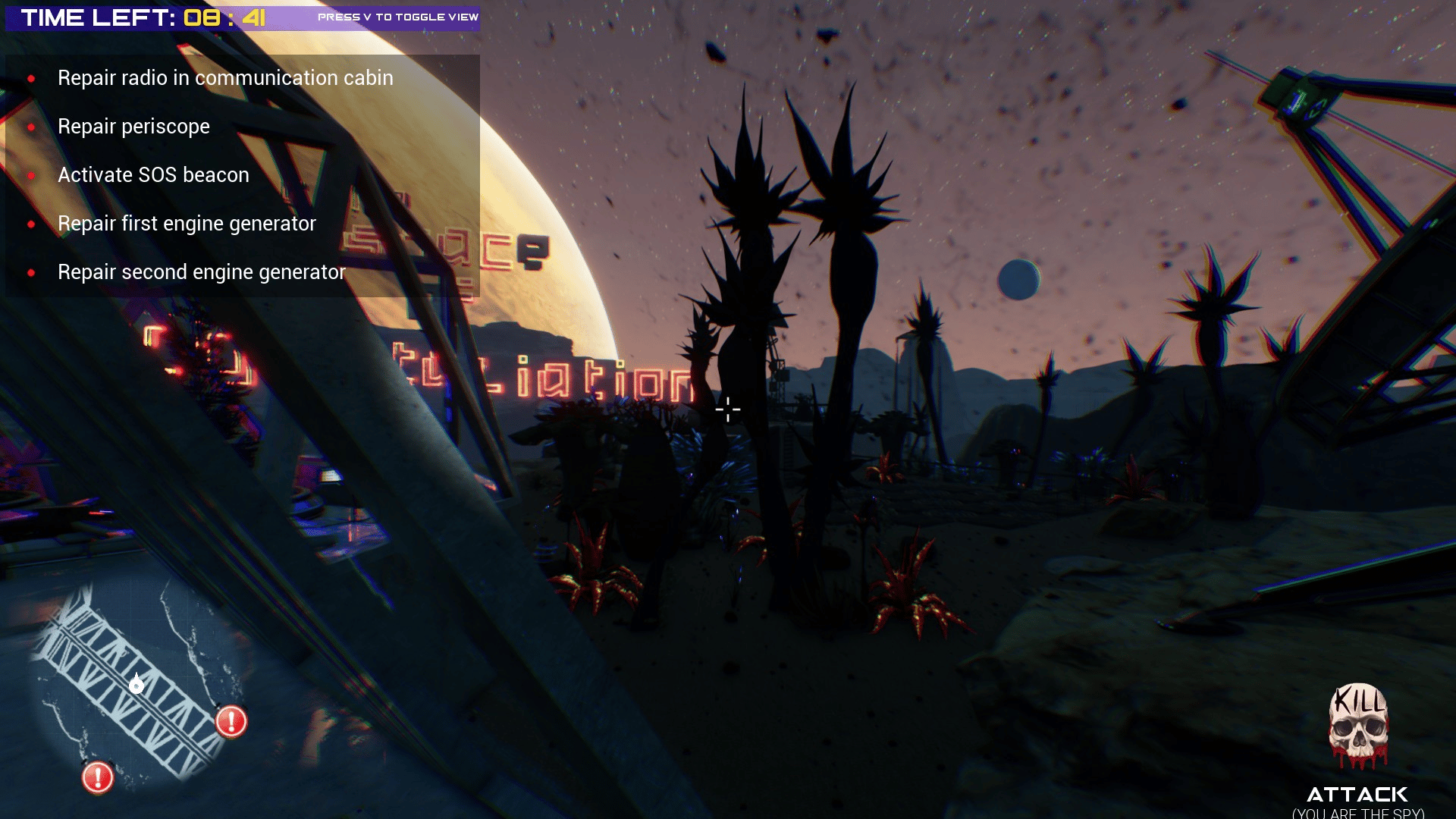Select the 'Repair radio in communication cabin' objective

point(225,78)
